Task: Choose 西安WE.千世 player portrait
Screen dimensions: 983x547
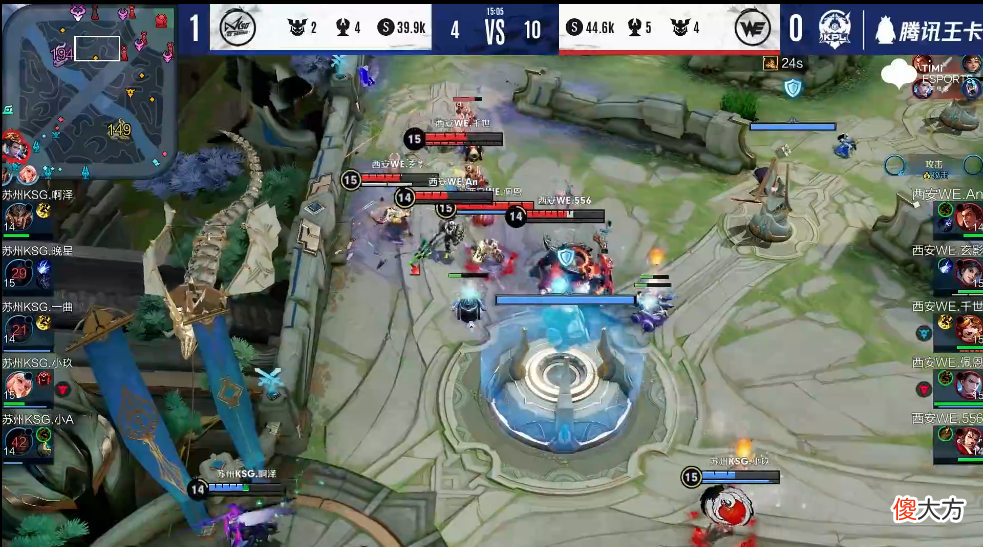Action: click(967, 329)
